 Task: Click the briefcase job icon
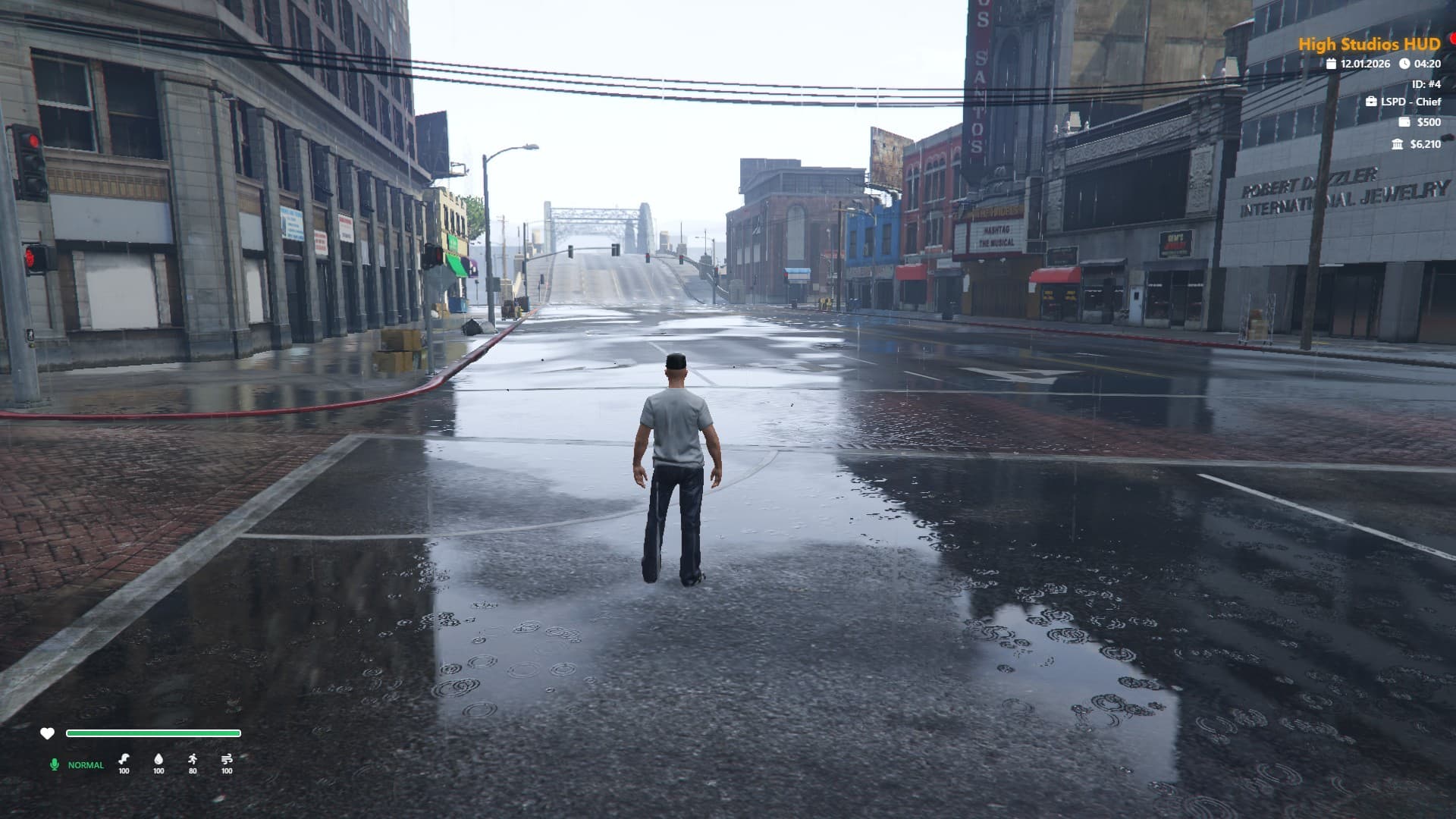1371,102
